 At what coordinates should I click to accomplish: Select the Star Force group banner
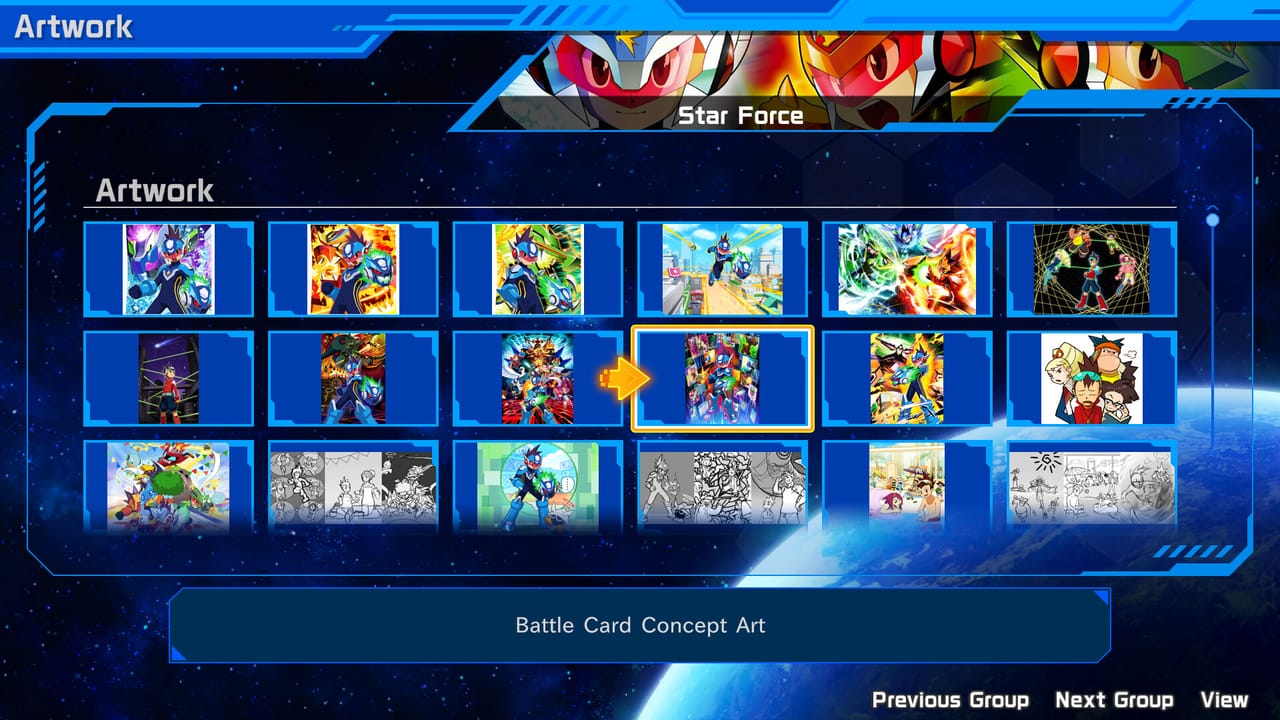(x=742, y=115)
